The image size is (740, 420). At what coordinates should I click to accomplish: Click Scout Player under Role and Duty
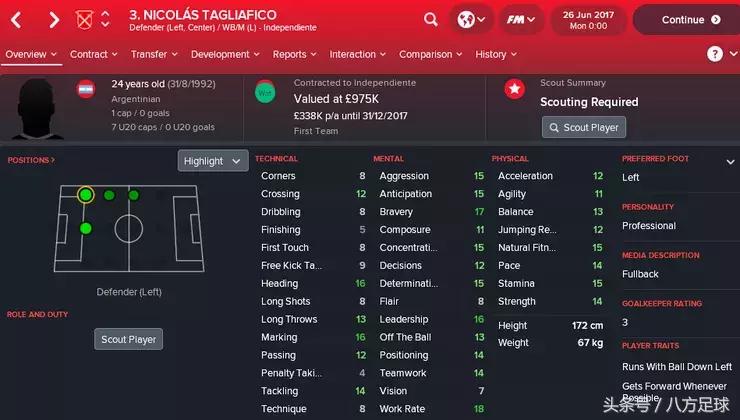click(129, 339)
